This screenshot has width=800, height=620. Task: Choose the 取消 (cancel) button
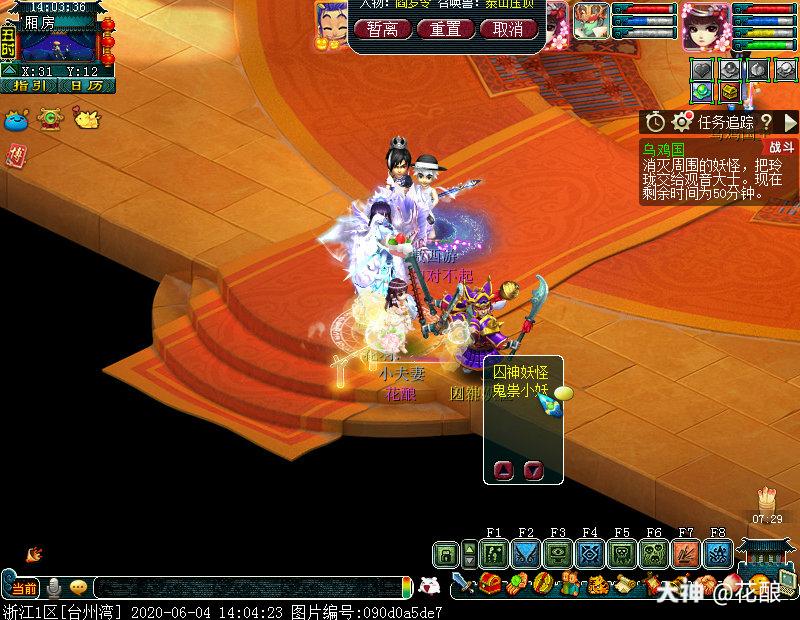tap(508, 29)
